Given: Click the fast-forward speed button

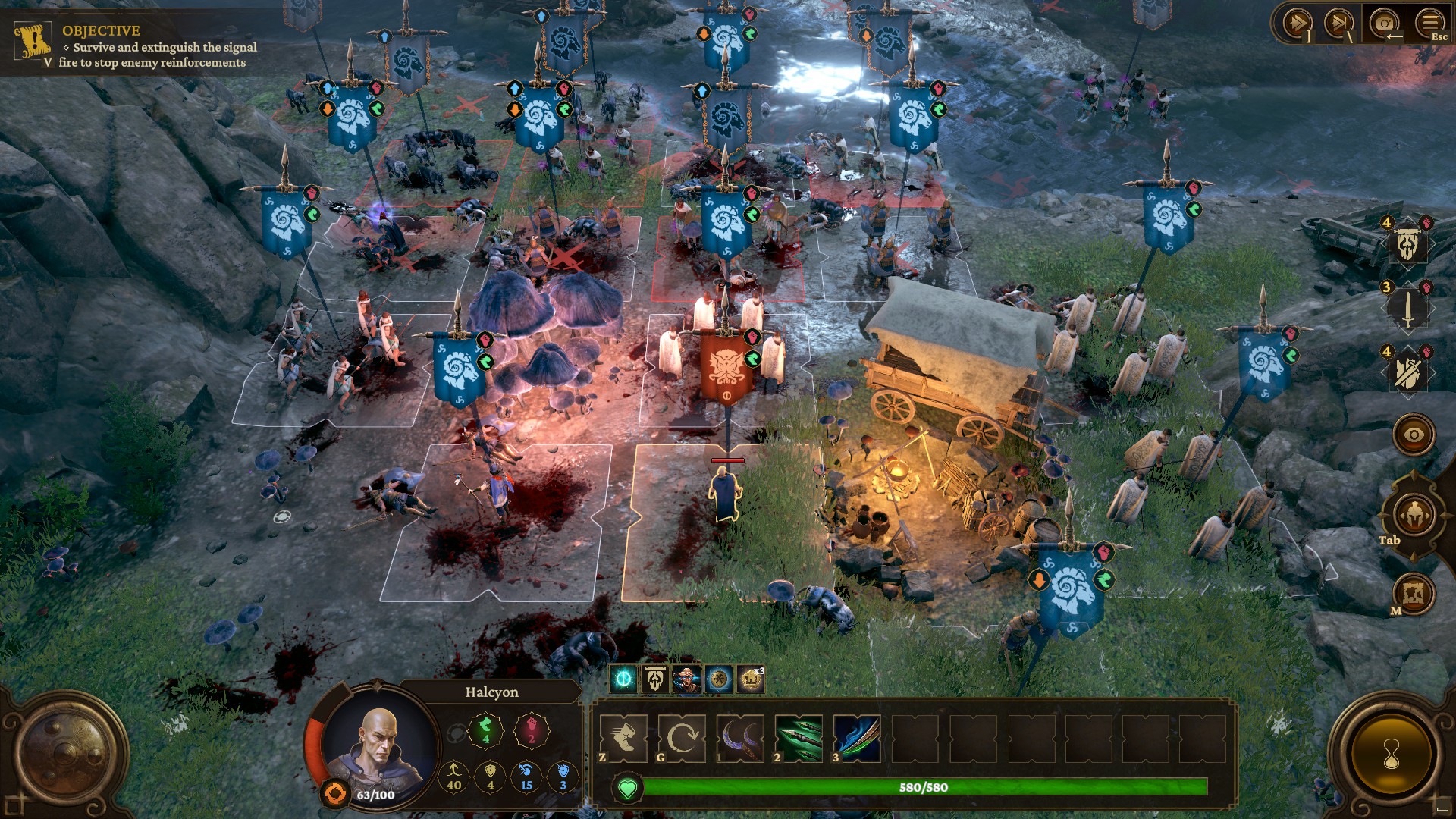Looking at the screenshot, I should (1298, 24).
